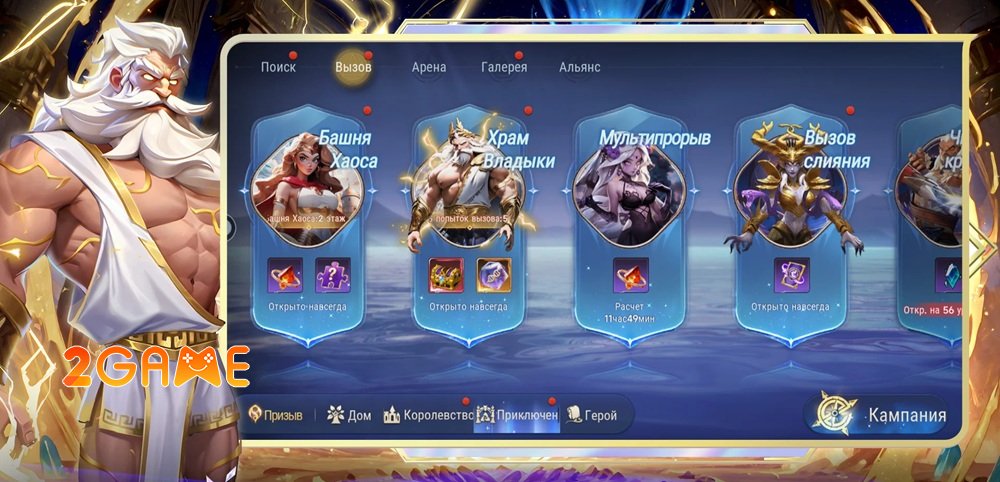Open the Призыв summon menu
The image size is (1000, 482).
pos(275,414)
